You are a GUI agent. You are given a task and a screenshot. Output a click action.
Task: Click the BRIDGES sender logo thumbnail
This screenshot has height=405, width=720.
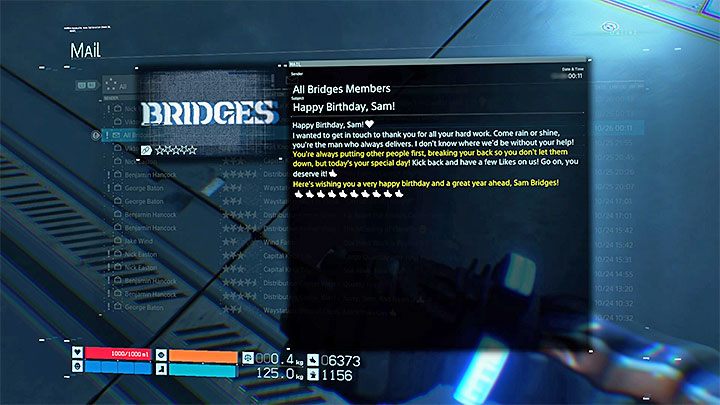[x=206, y=111]
